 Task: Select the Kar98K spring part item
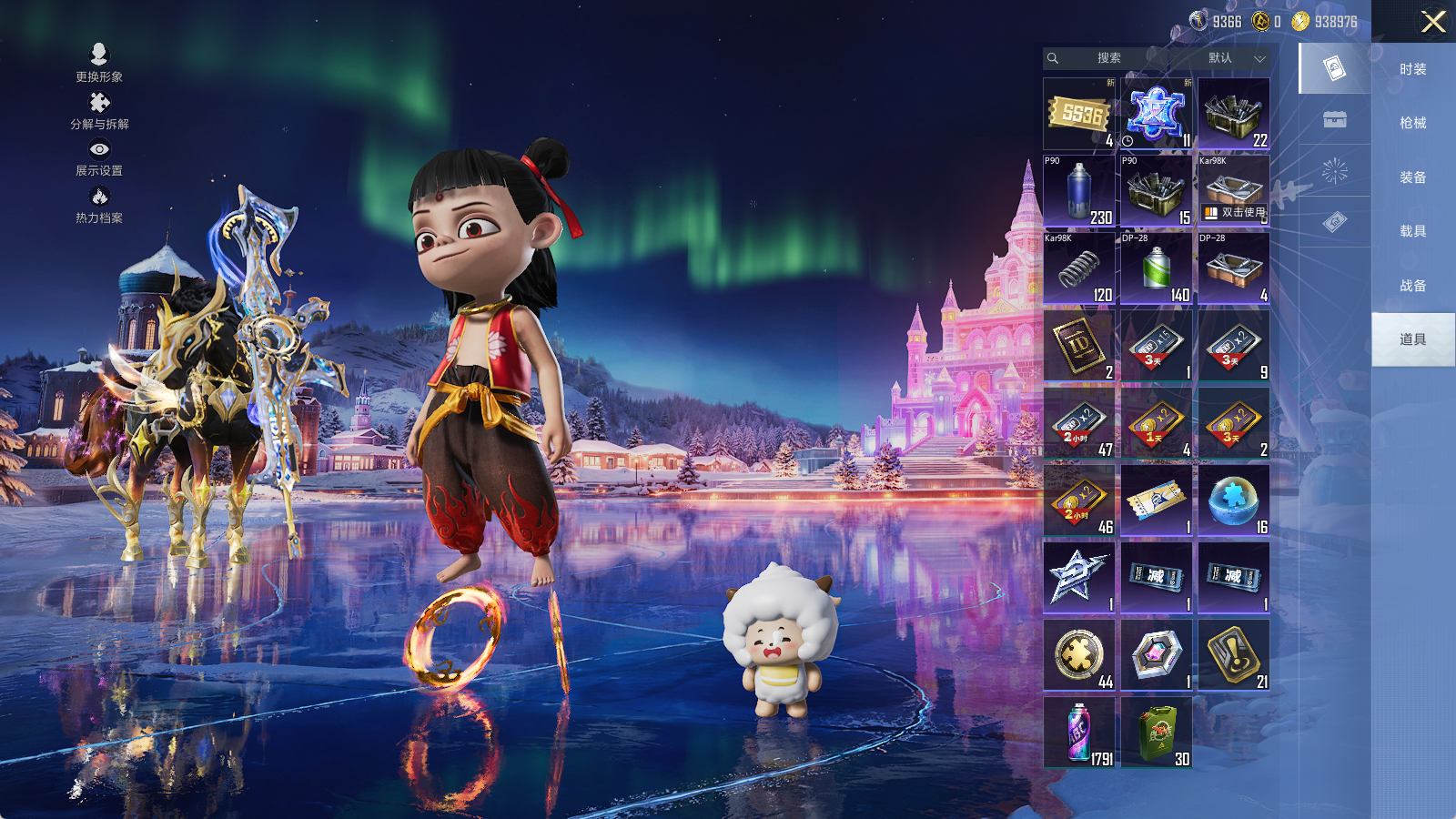click(1079, 268)
